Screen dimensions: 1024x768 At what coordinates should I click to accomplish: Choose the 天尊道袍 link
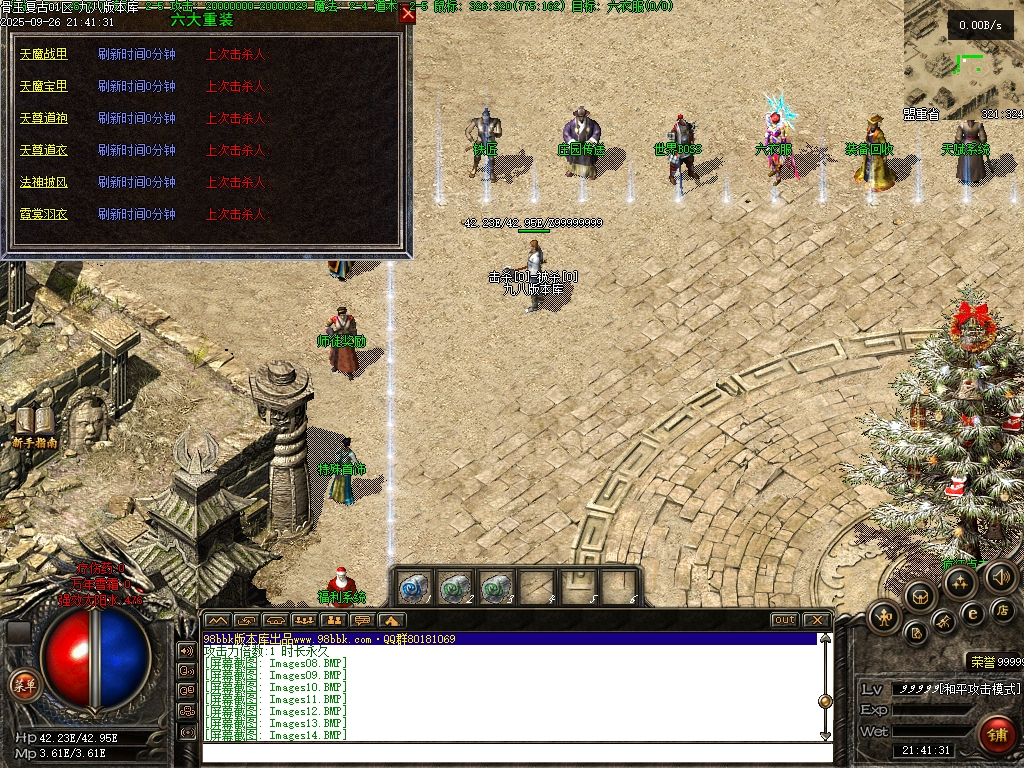(x=44, y=119)
